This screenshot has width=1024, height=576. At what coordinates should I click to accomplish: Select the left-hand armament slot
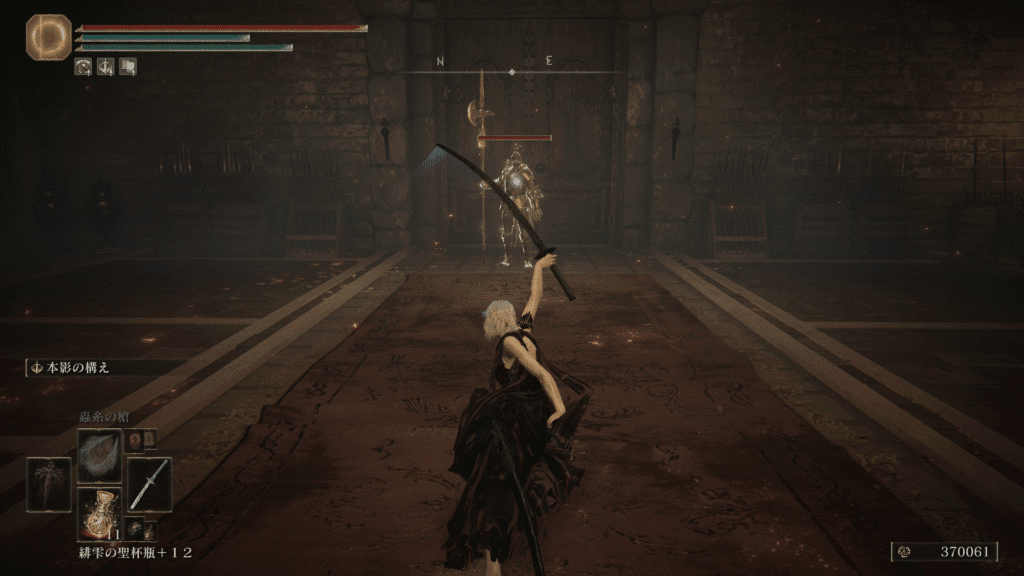coord(49,484)
